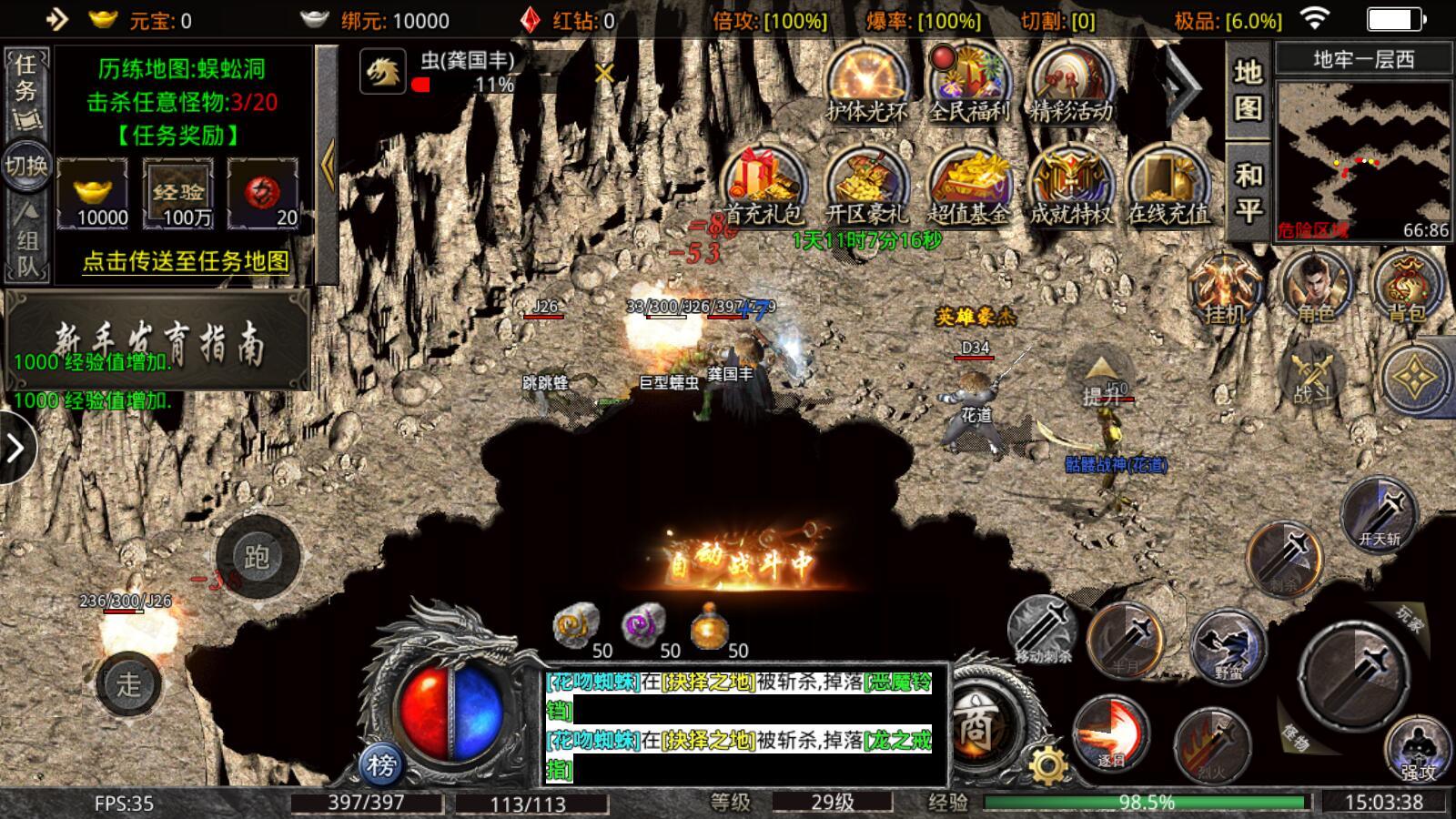1456x819 pixels.
Task: Cast the 烈火 fire sword skill
Action: point(1210,746)
